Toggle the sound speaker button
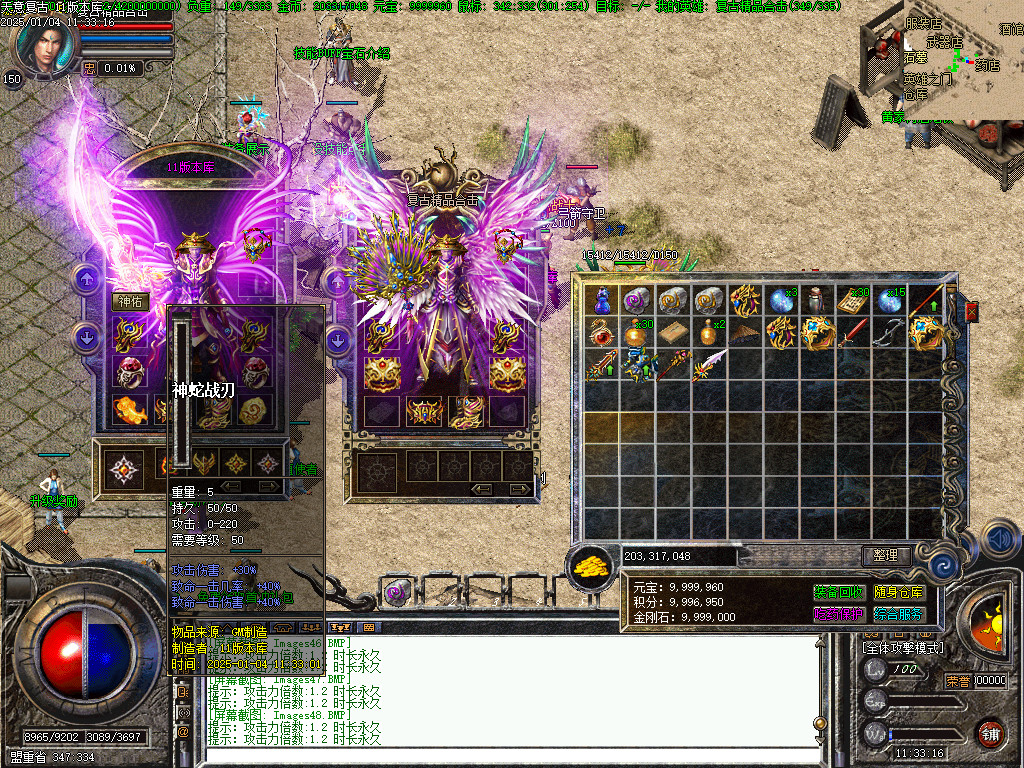Viewport: 1024px width, 768px height. click(1001, 539)
